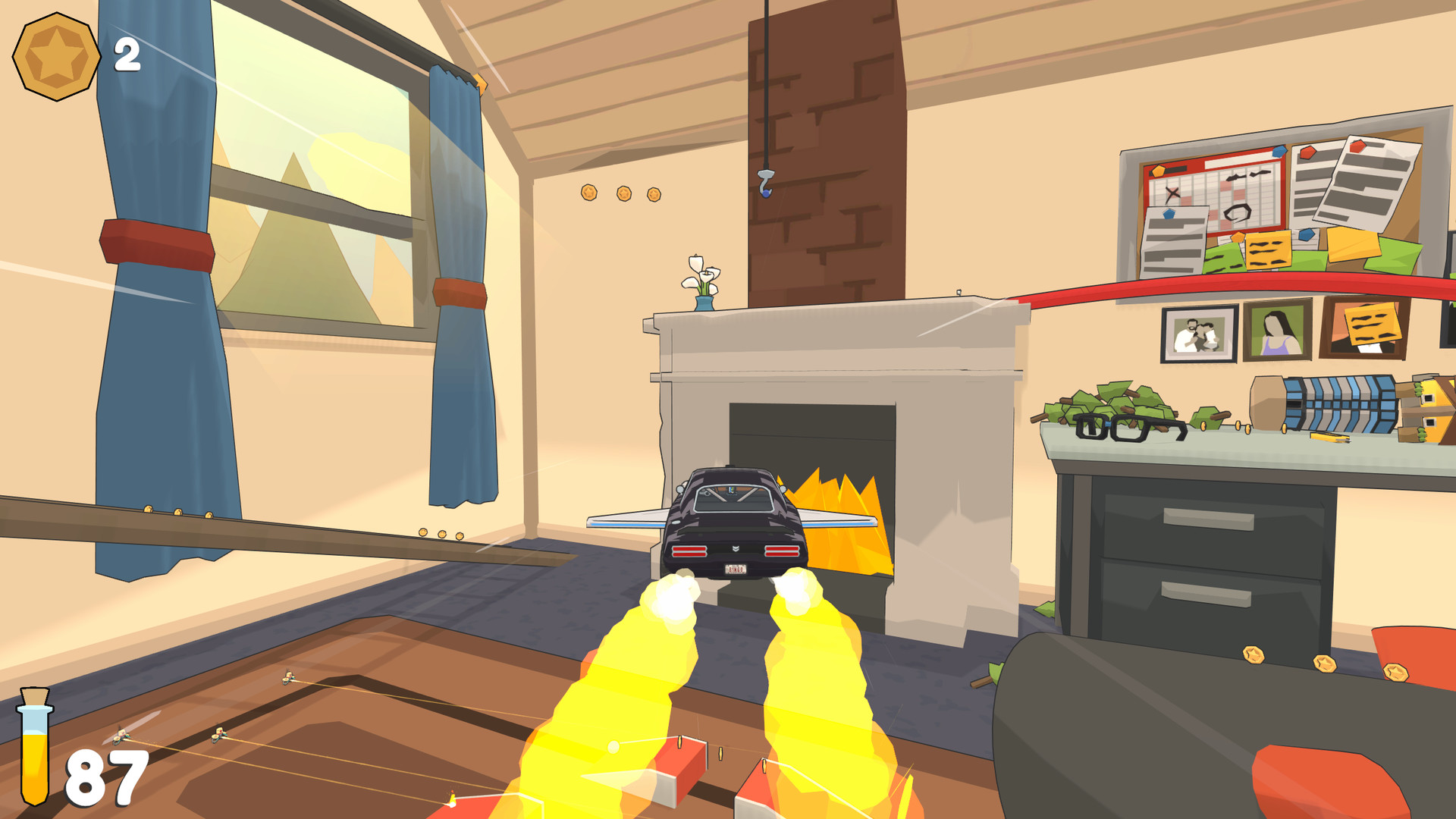Click the coin count number 2
This screenshot has width=1456, height=819.
[x=126, y=53]
